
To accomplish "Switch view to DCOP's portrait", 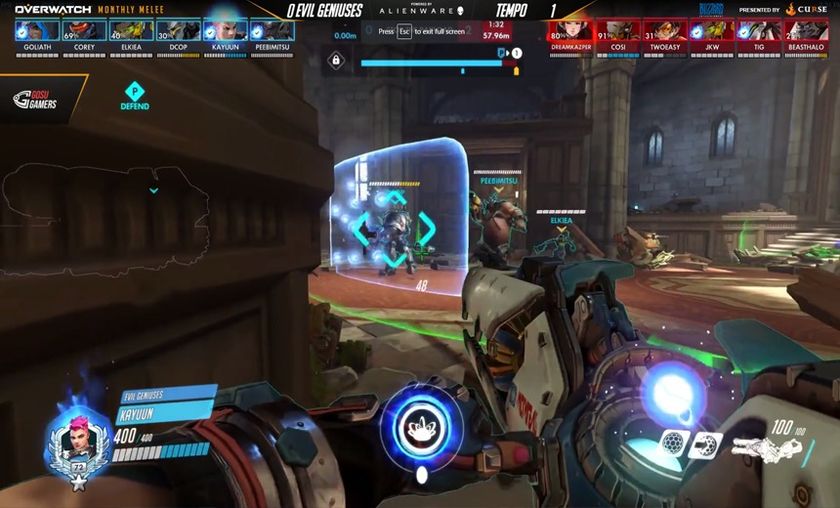I will (178, 31).
